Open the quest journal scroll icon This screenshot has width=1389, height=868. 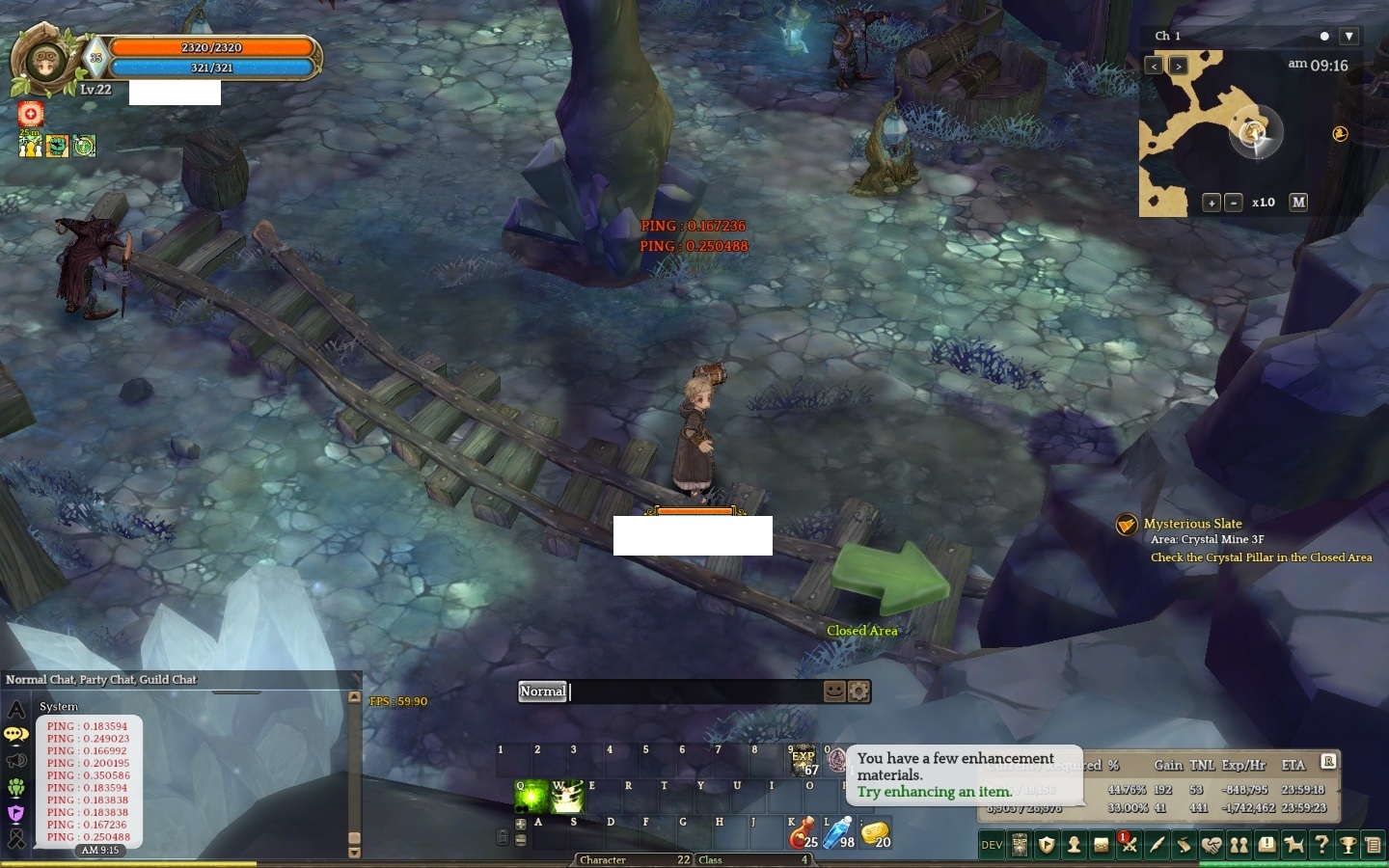pos(1184,845)
